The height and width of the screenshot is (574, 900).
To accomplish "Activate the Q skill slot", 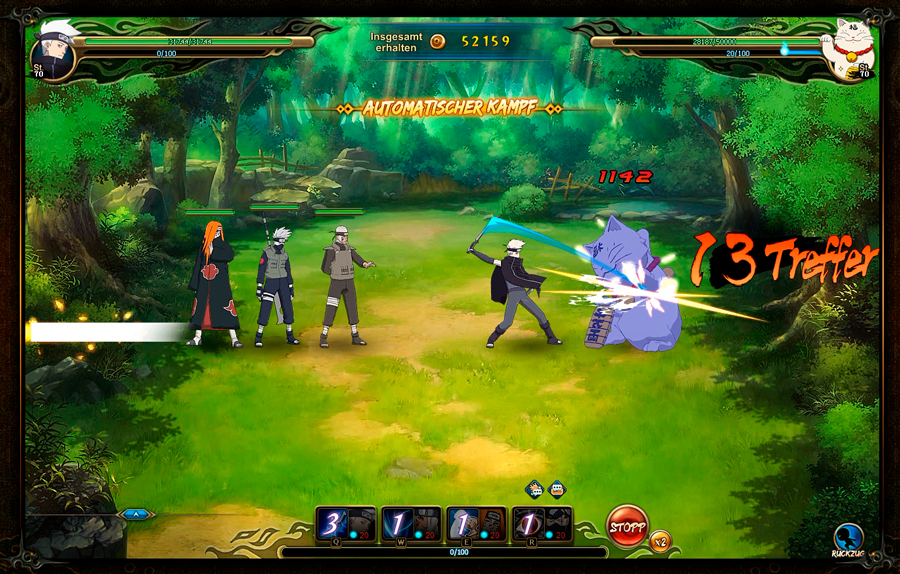I will pyautogui.click(x=346, y=523).
